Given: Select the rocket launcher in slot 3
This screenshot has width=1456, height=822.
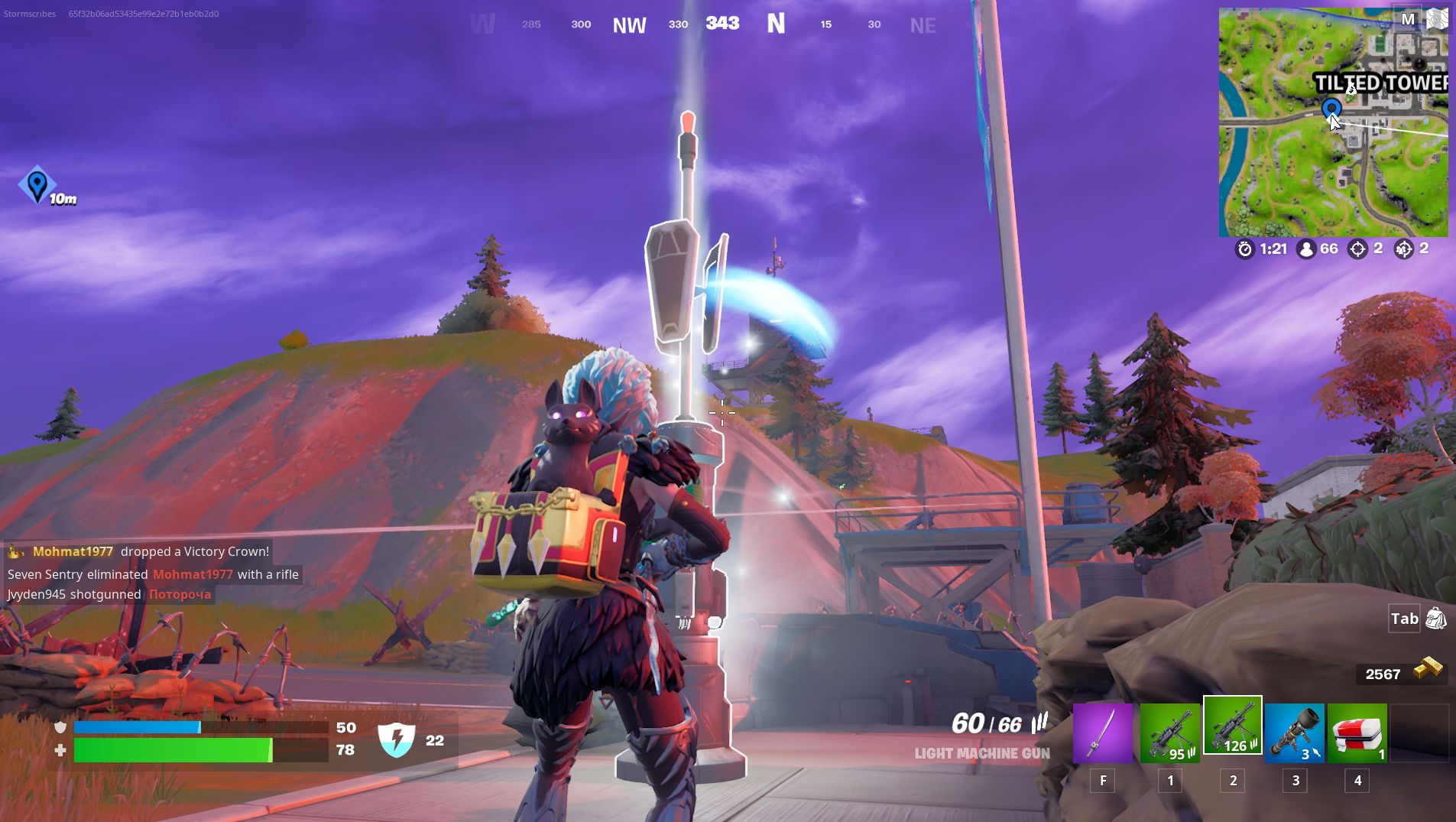Looking at the screenshot, I should pos(1295,733).
